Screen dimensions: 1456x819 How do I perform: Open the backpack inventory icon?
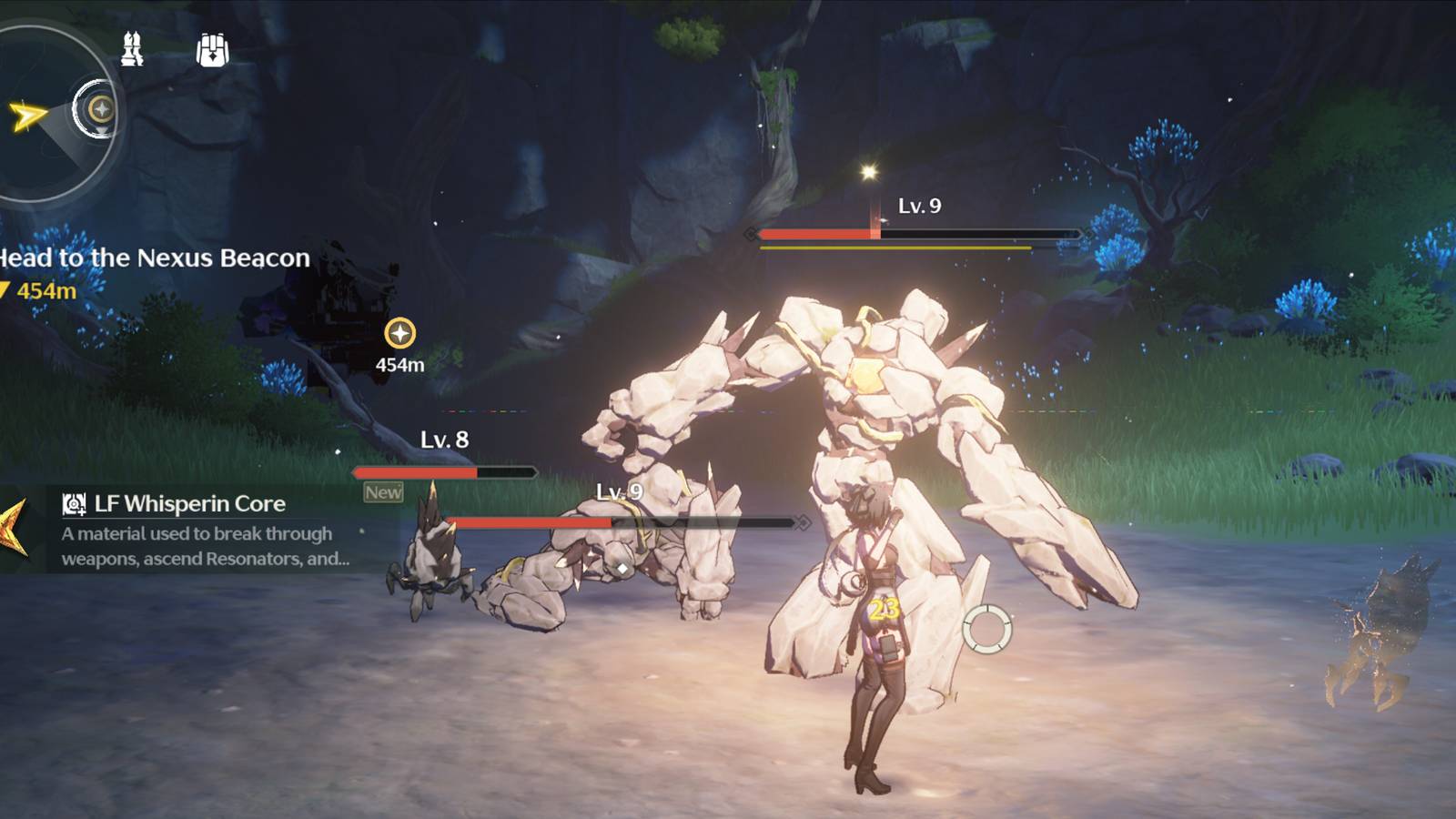point(211,50)
